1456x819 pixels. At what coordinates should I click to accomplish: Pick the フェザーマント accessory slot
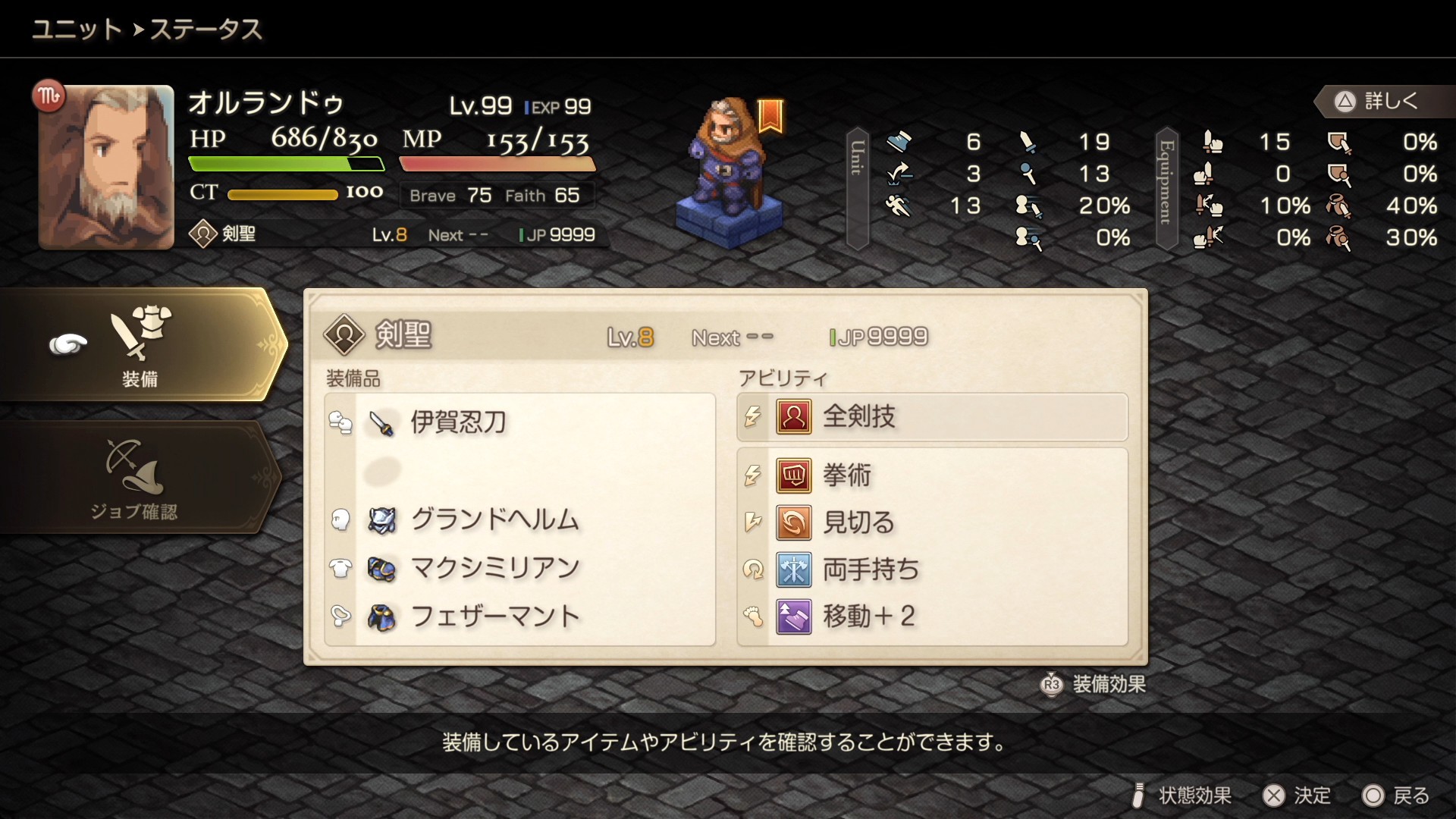click(x=520, y=617)
